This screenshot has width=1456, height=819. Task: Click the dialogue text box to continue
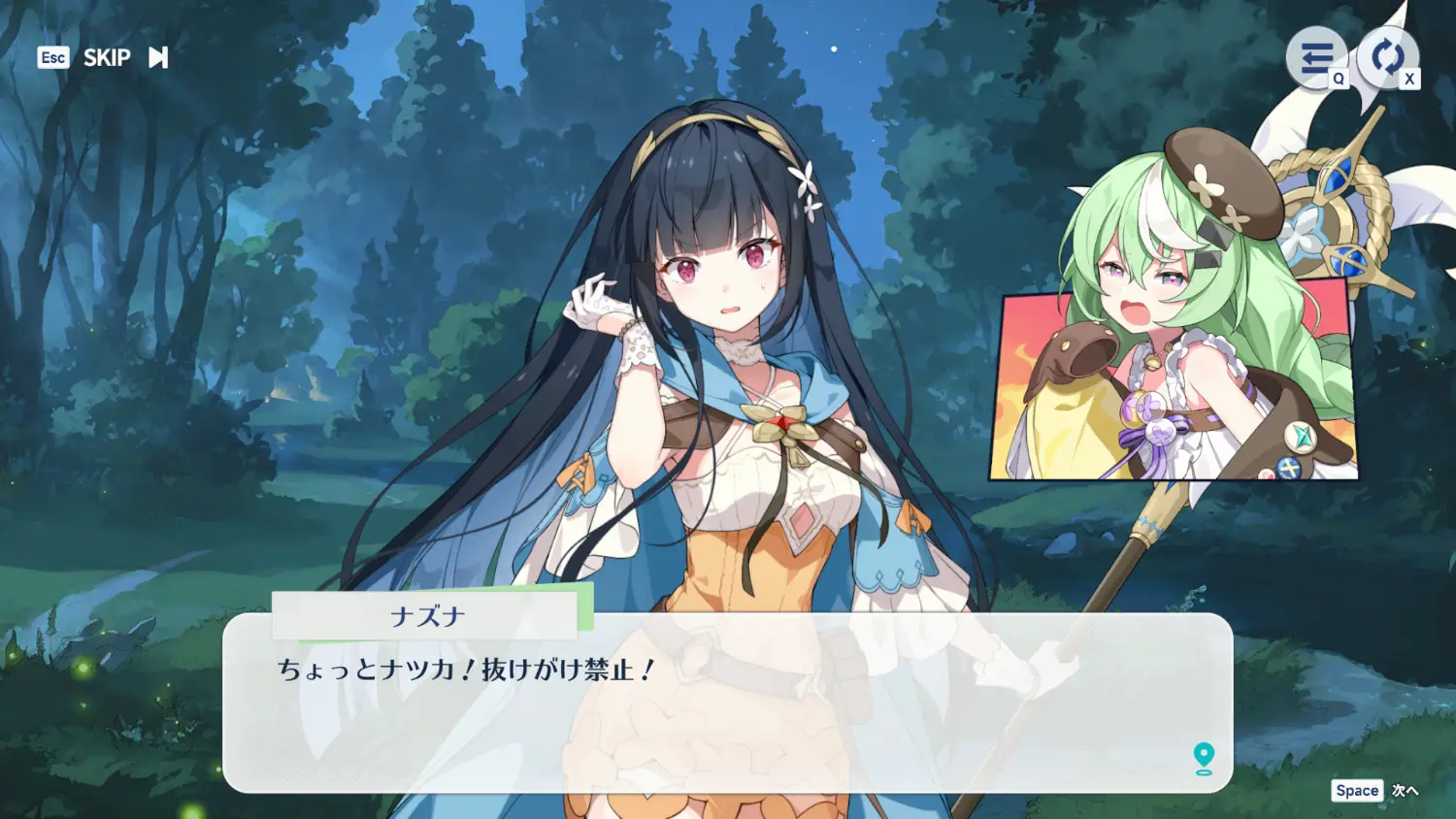[x=728, y=718]
